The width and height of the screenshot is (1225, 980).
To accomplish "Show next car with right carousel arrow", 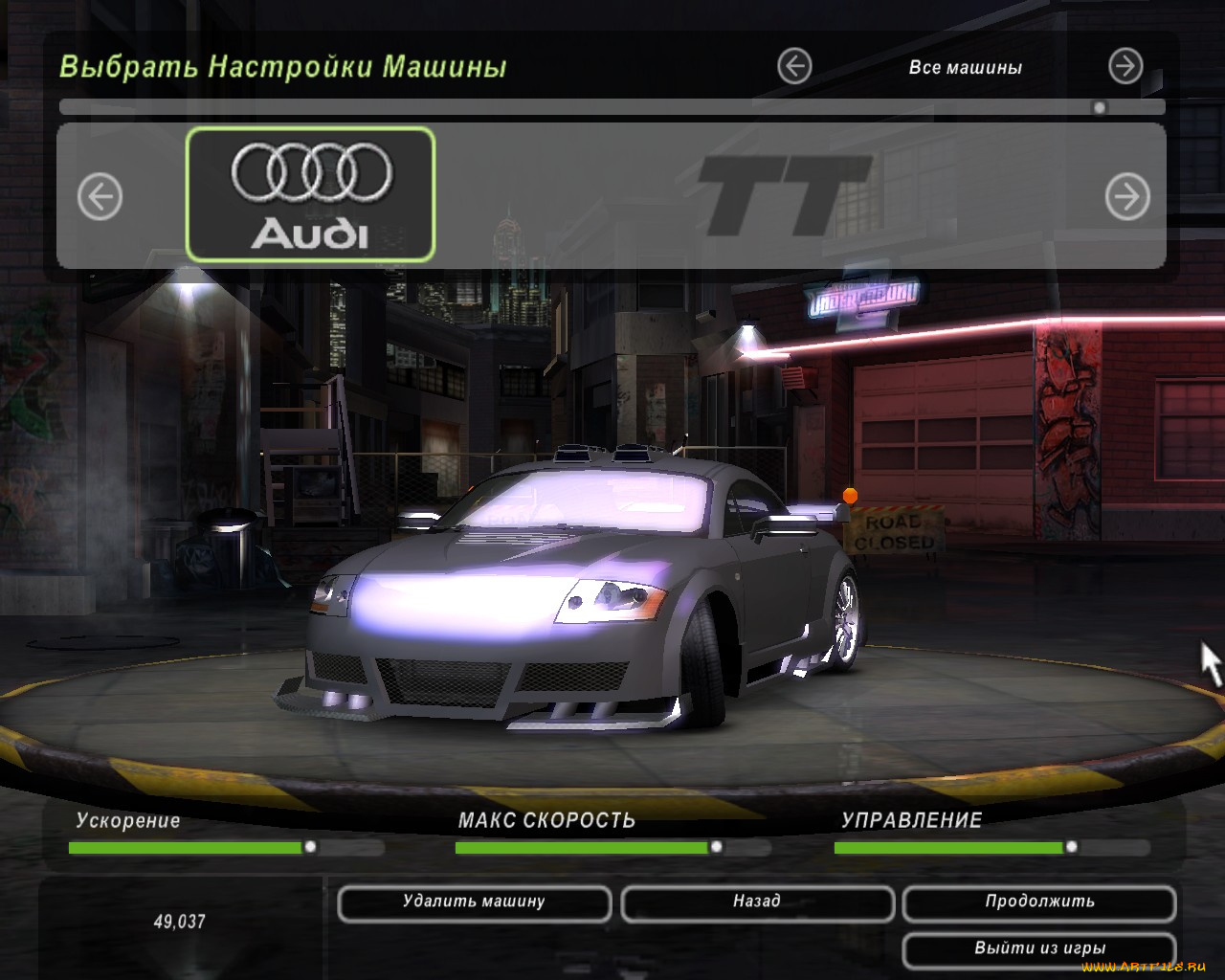I will click(1127, 197).
